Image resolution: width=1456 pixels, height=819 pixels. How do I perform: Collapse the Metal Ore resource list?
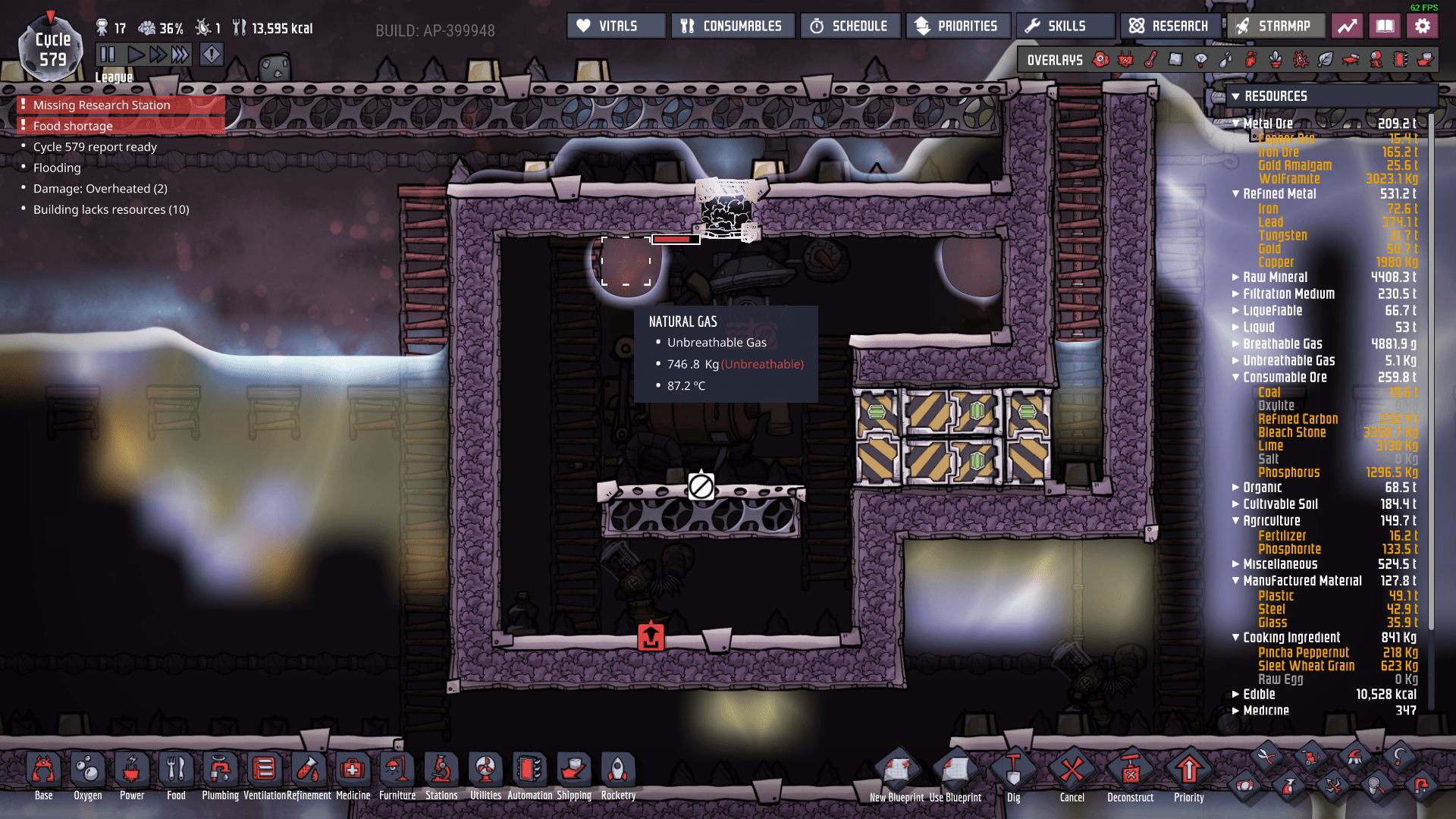[1236, 123]
